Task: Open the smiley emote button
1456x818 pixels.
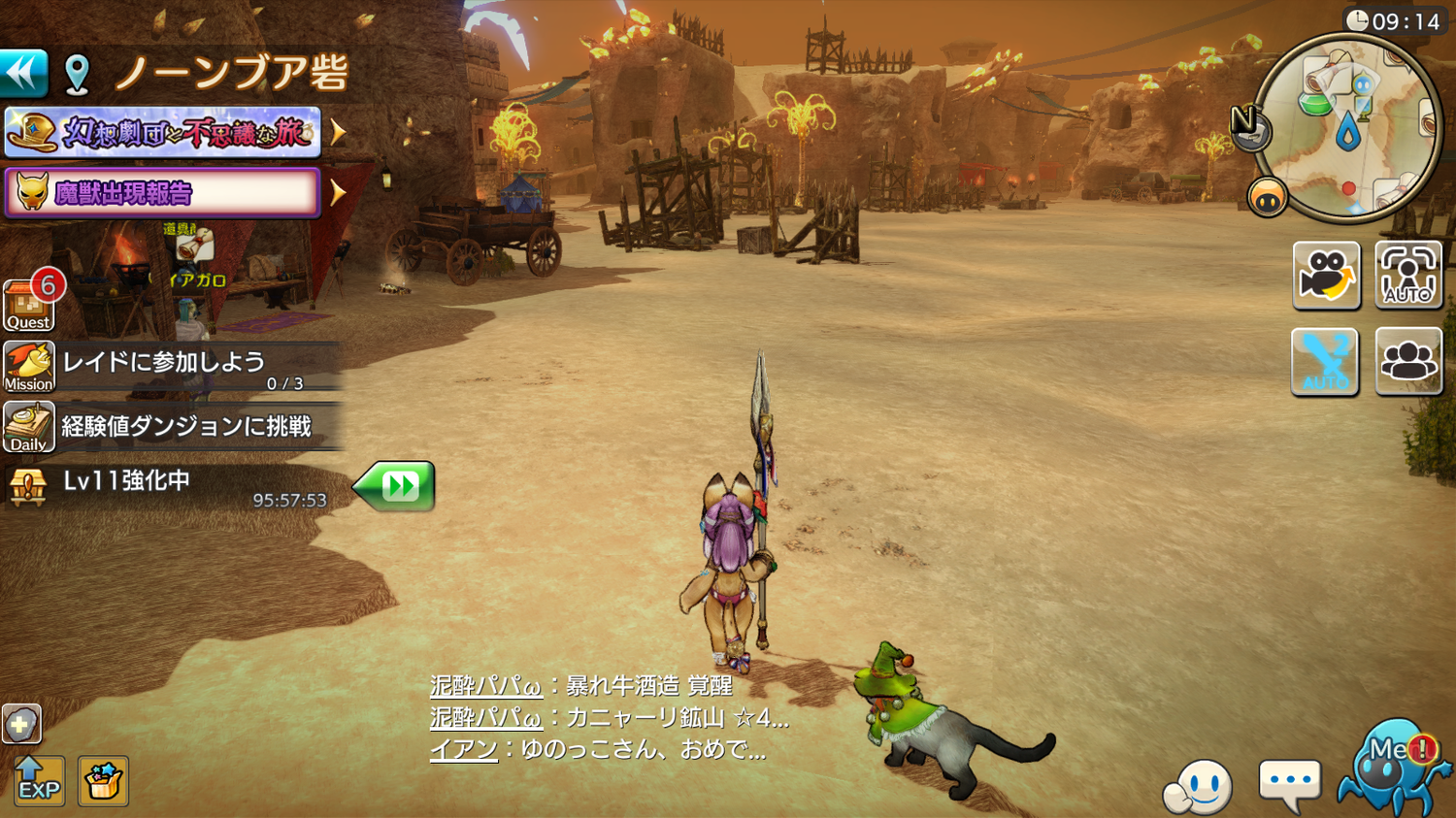Action: coord(1200,786)
